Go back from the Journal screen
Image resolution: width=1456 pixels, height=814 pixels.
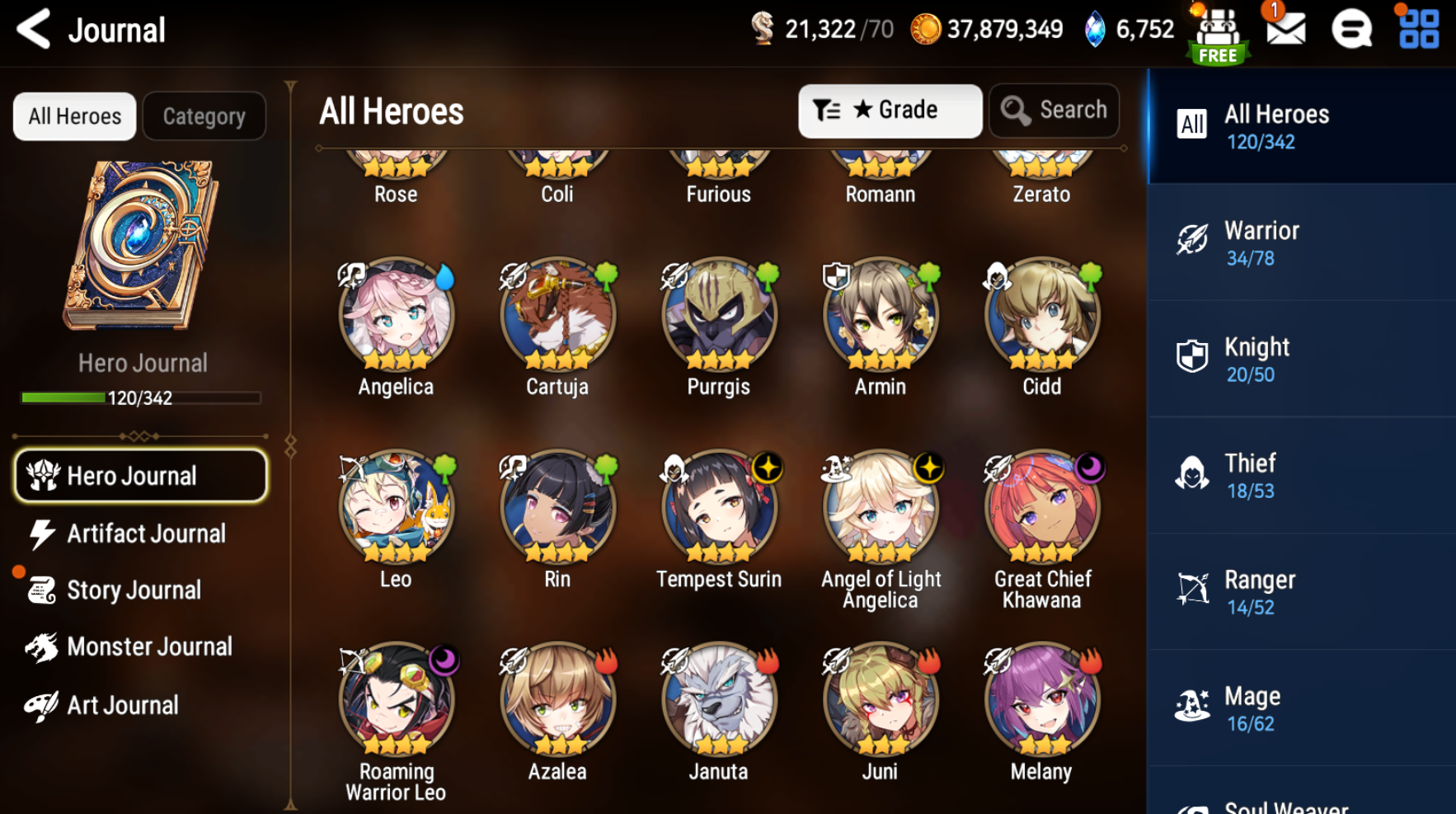click(35, 30)
